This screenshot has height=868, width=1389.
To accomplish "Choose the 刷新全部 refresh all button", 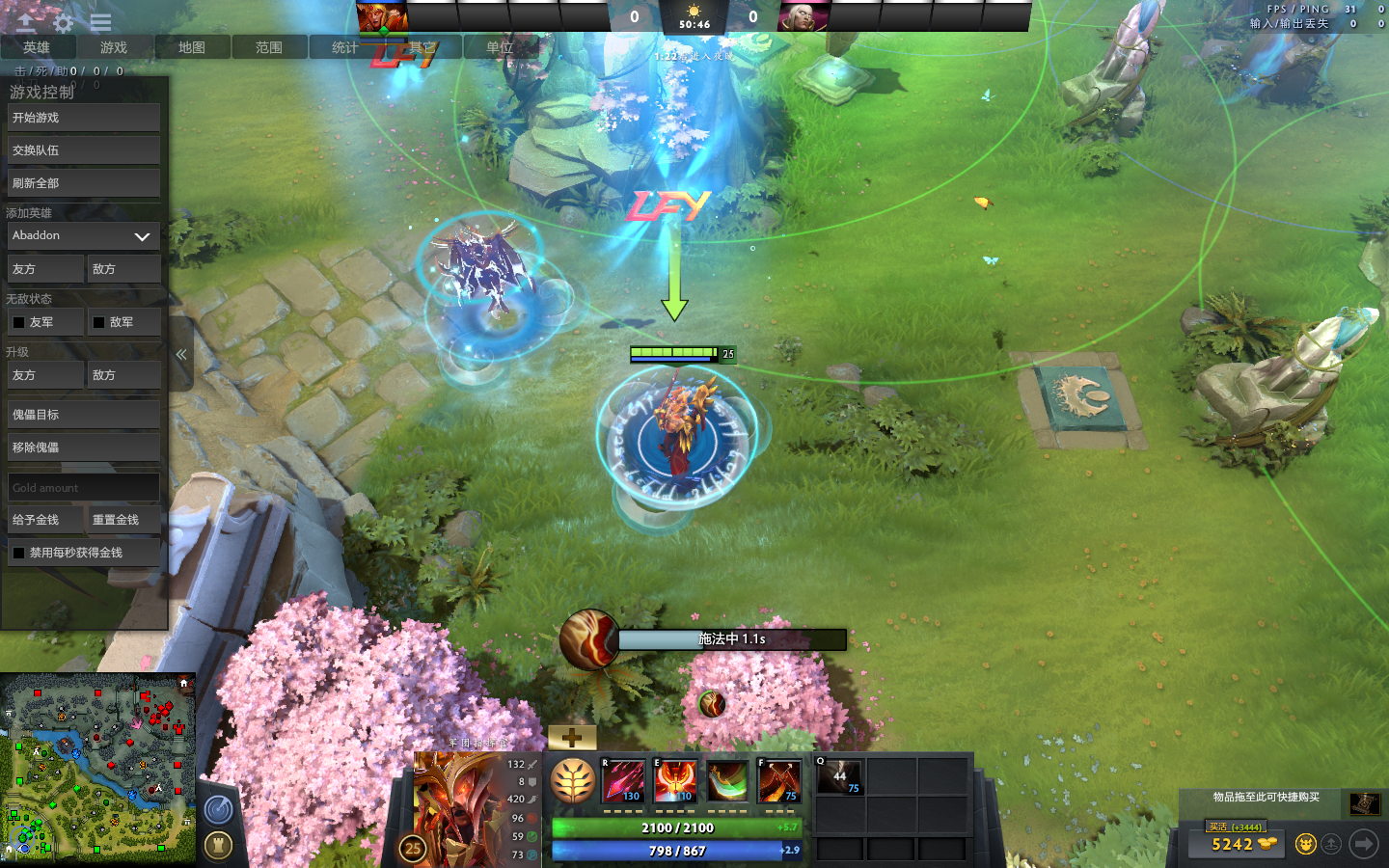I will (83, 183).
